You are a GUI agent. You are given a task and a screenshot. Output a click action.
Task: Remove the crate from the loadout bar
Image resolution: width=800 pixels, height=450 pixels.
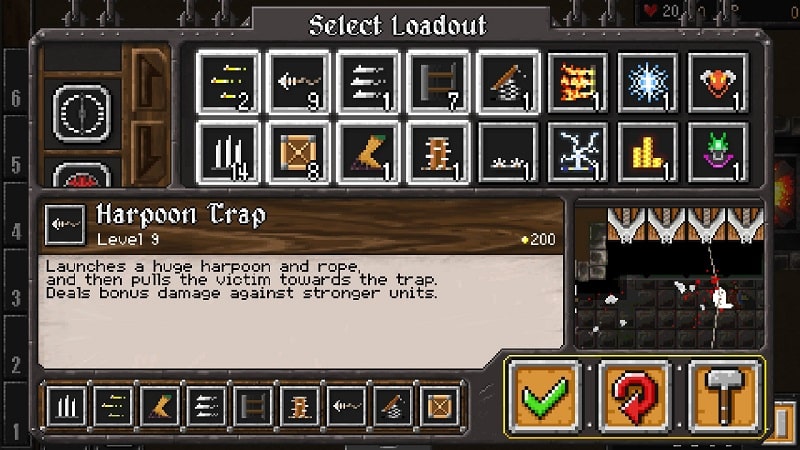(438, 408)
